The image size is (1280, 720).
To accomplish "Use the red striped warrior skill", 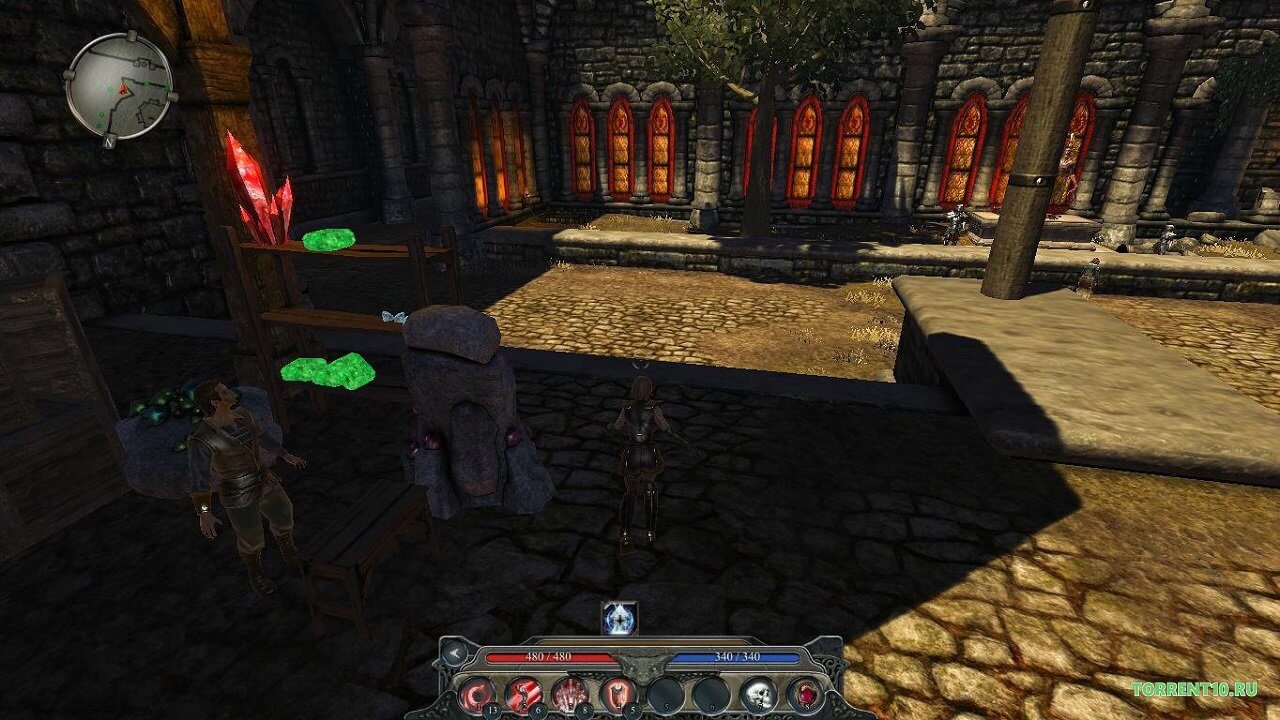I will [x=523, y=693].
